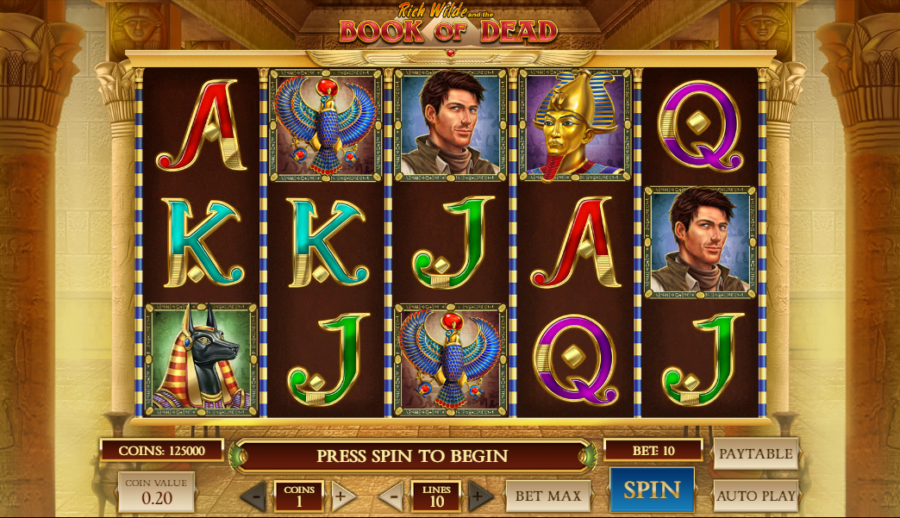The width and height of the screenshot is (900, 518).
Task: Open the Paytable
Action: click(756, 453)
